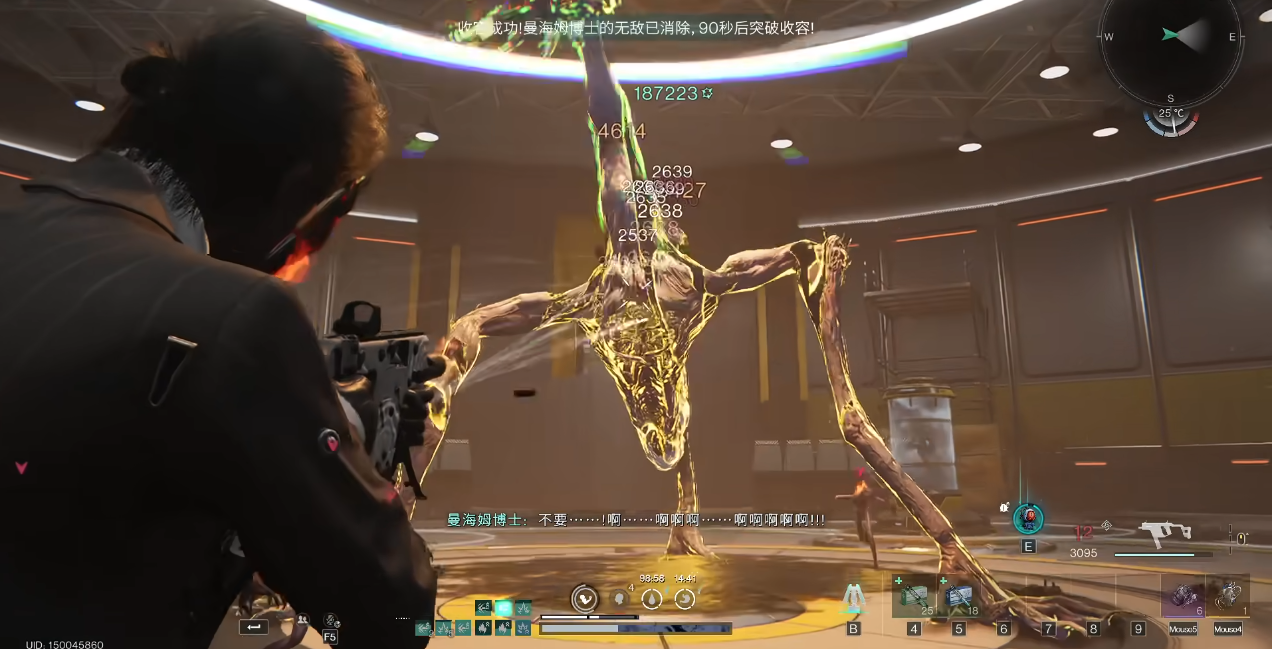Image resolution: width=1272 pixels, height=649 pixels.
Task: Select the green medical kit slot
Action: click(x=914, y=598)
